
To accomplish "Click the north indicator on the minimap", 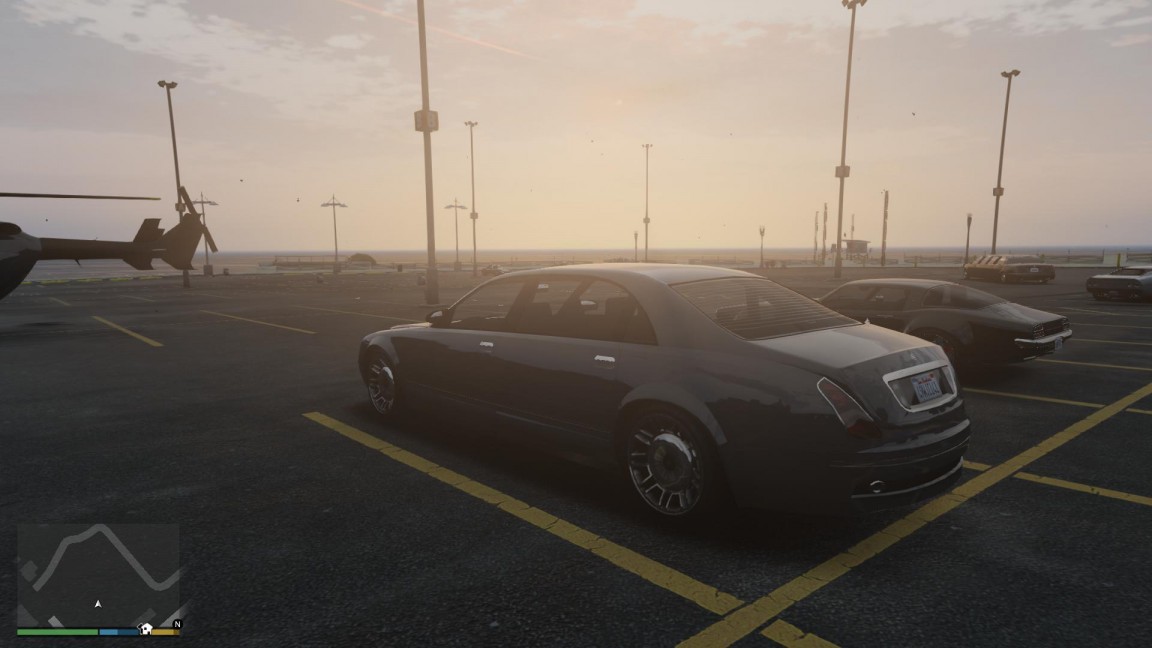I will 177,624.
